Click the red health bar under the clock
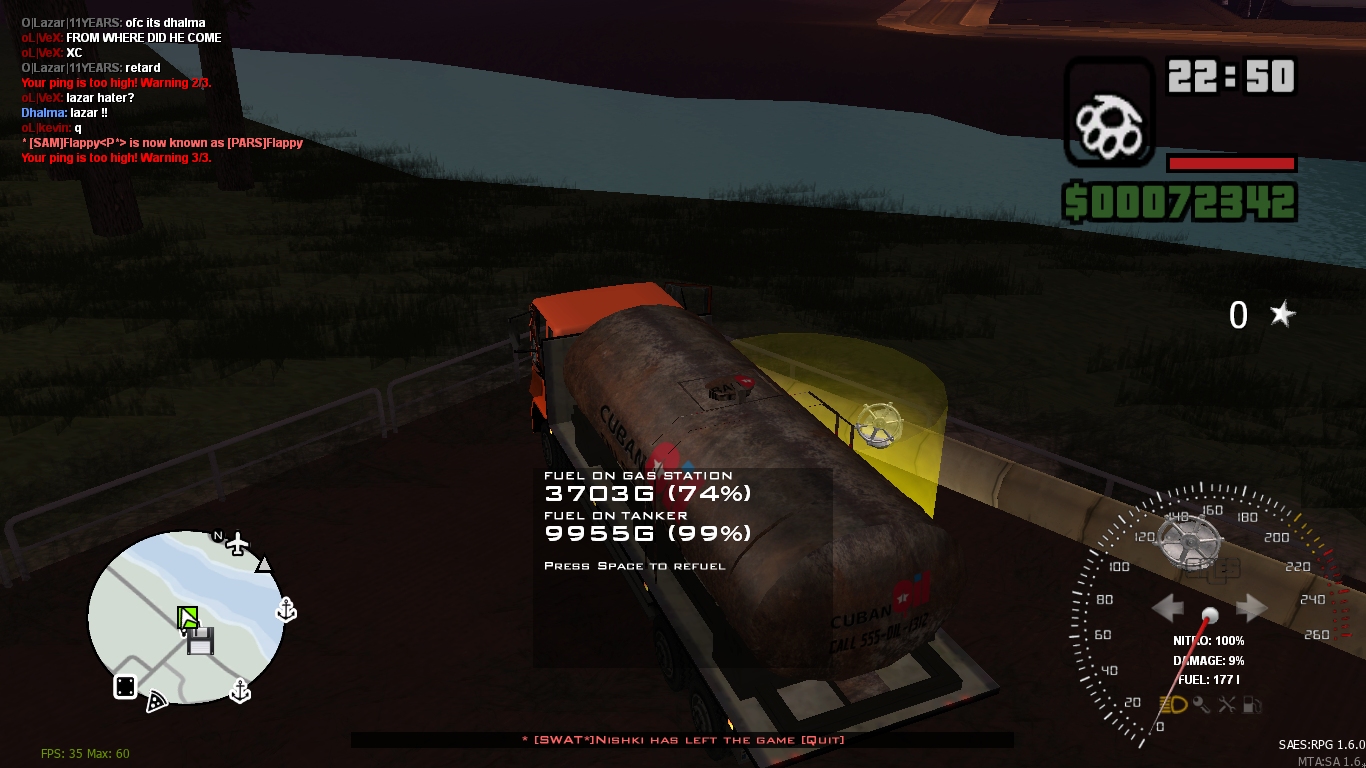This screenshot has height=768, width=1366. click(1232, 162)
